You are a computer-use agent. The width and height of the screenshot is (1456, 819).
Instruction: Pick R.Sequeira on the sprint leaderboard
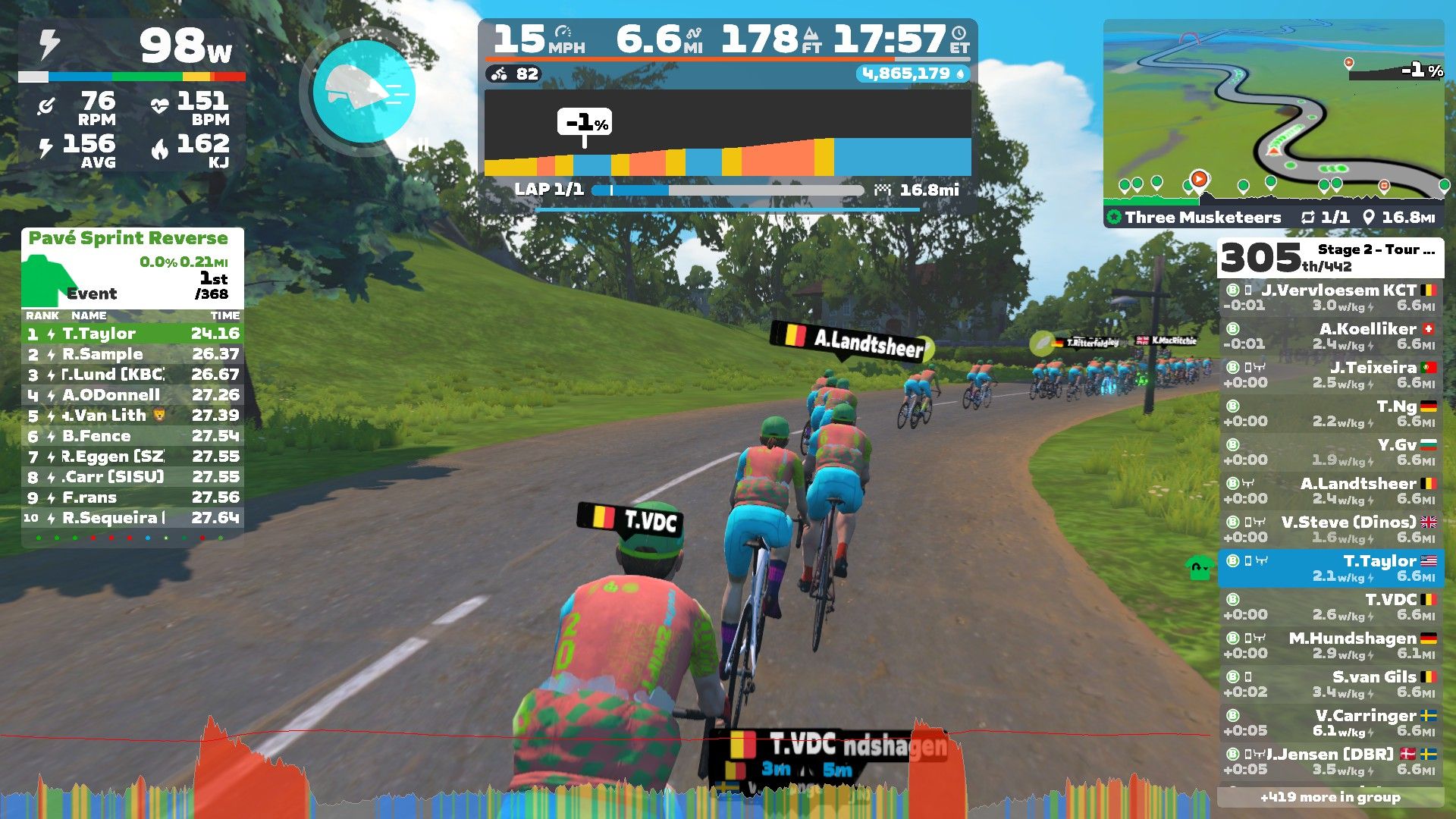133,518
